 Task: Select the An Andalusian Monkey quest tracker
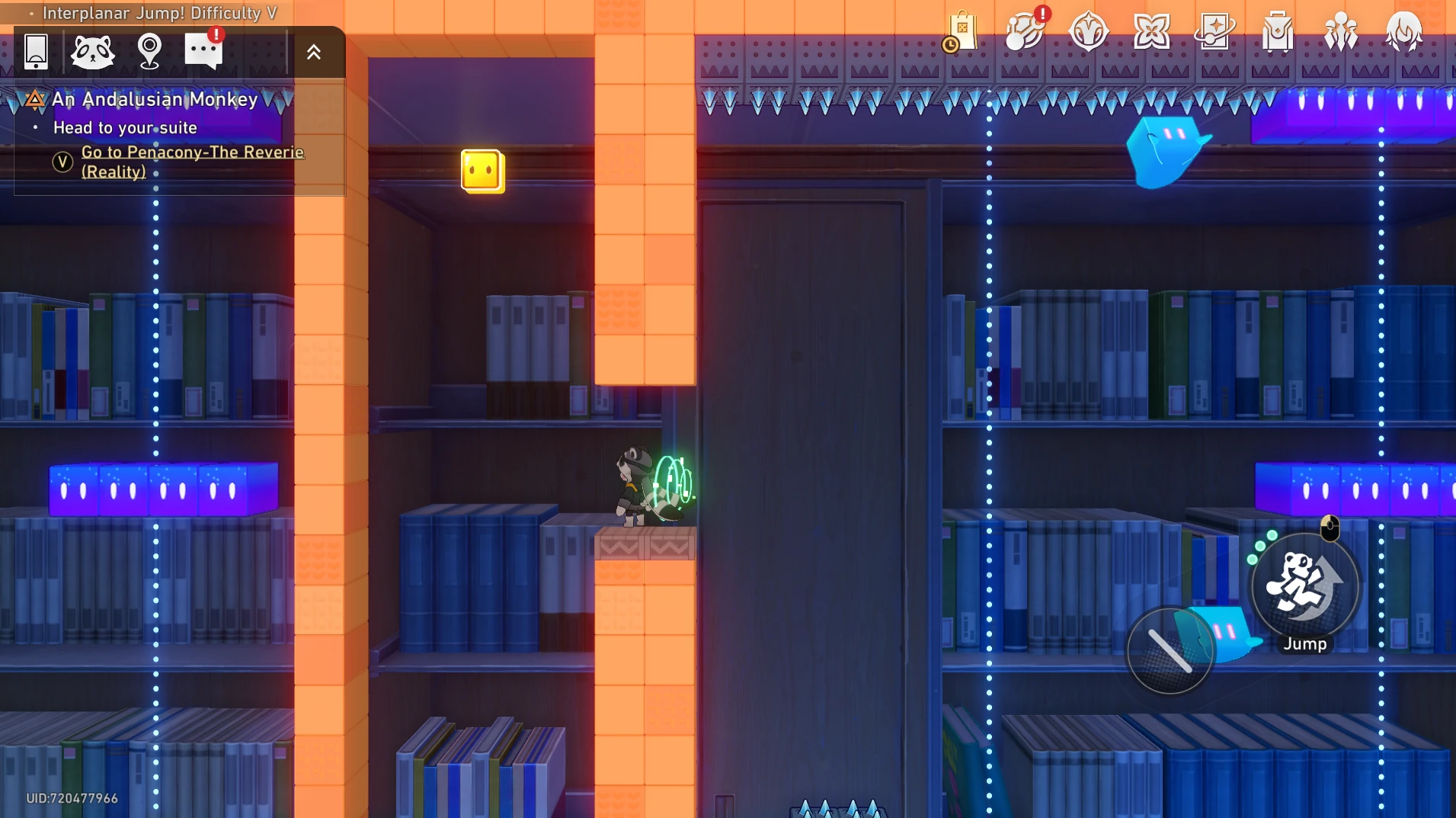click(155, 99)
